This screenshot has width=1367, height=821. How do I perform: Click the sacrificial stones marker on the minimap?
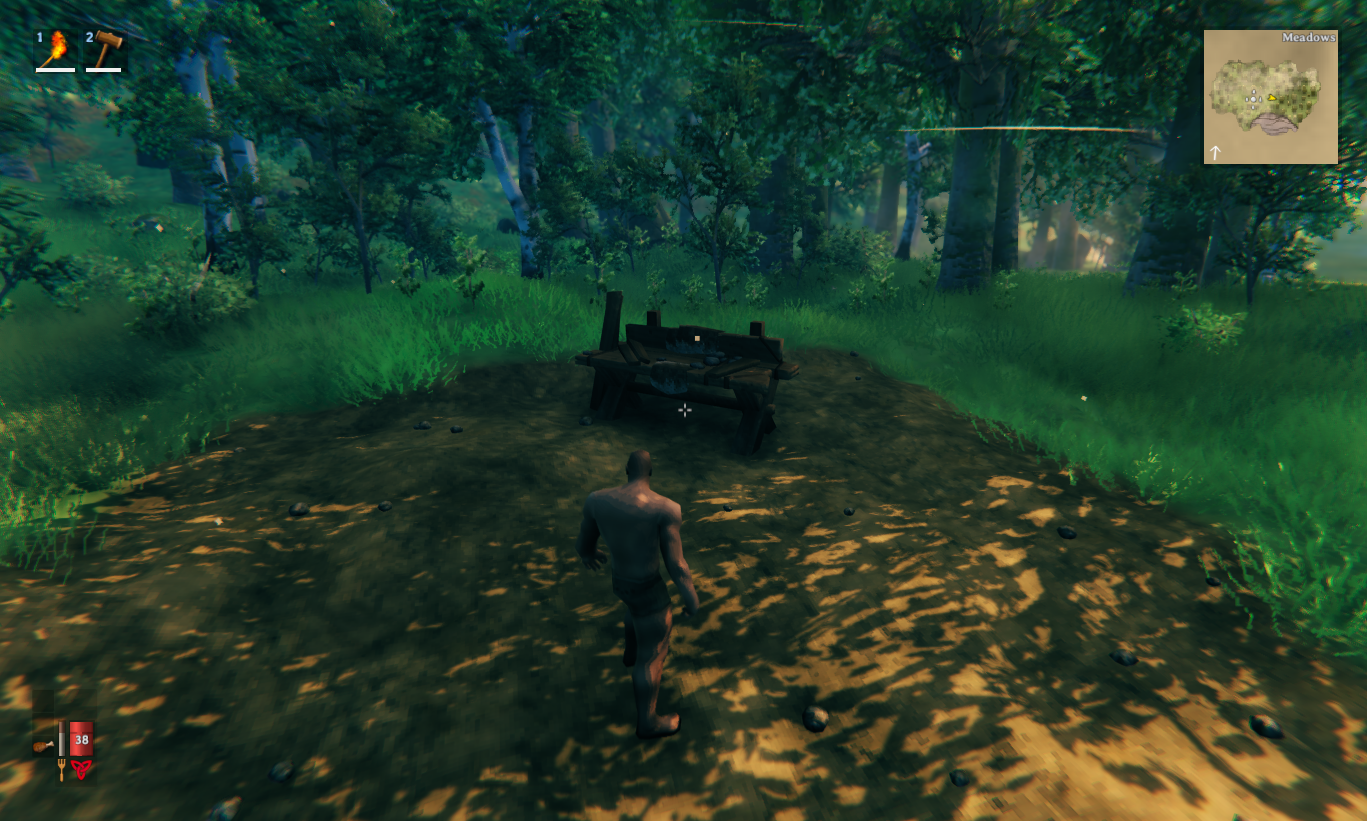tap(1252, 98)
